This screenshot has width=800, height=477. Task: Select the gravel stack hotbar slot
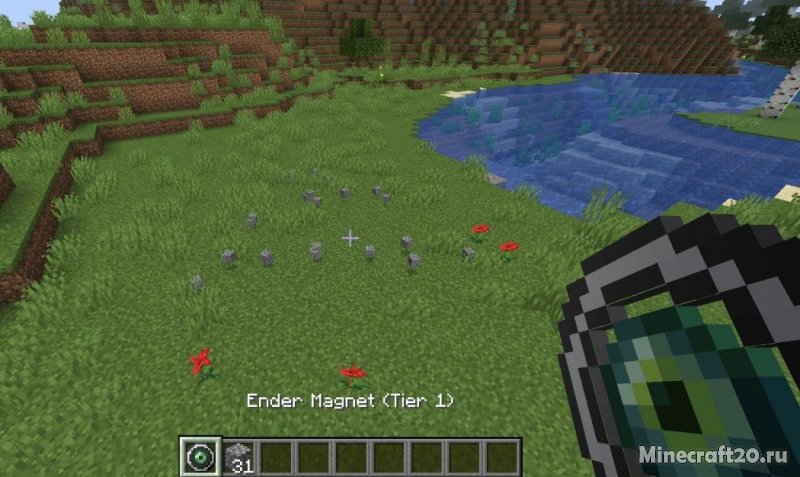(x=239, y=456)
